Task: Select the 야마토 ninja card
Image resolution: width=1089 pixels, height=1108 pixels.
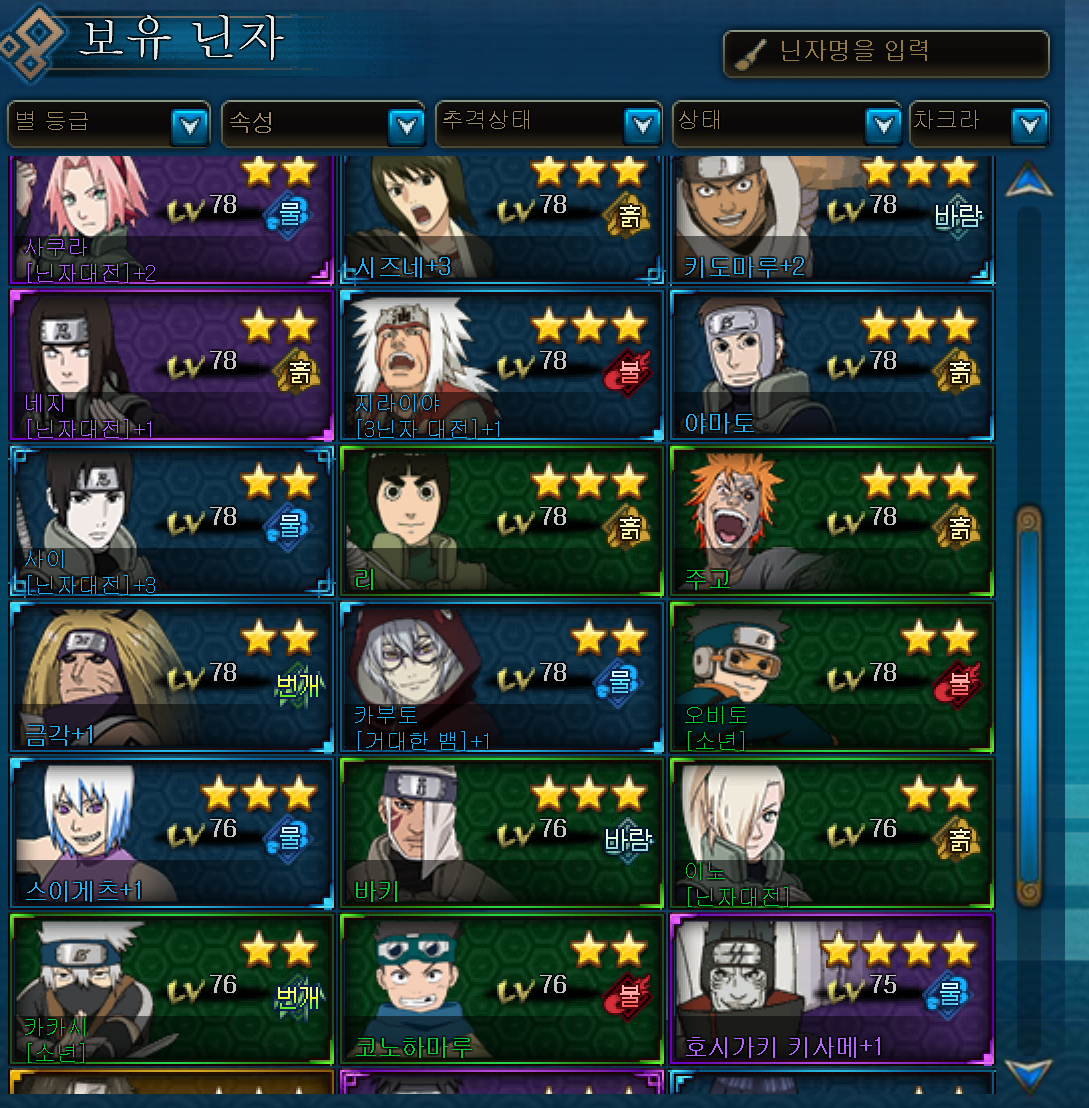Action: pyautogui.click(x=832, y=365)
